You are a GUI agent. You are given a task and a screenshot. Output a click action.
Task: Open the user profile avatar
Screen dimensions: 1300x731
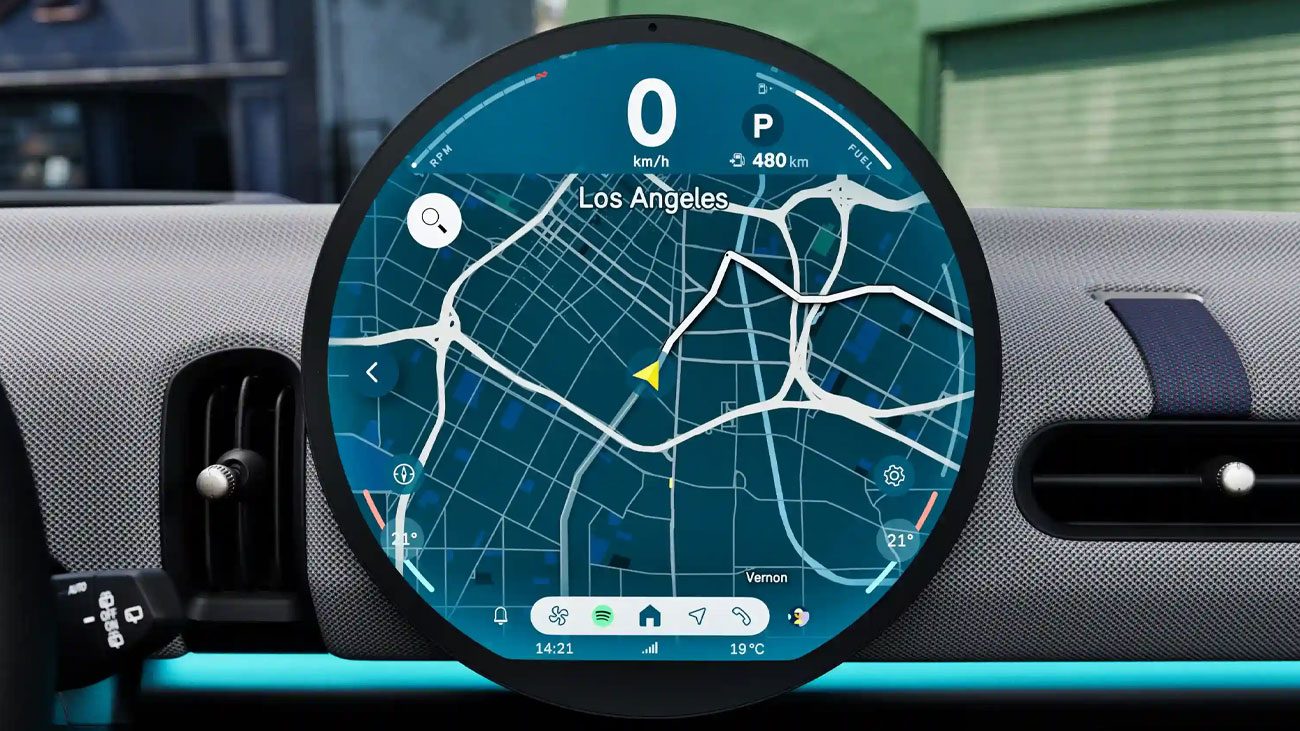pyautogui.click(x=798, y=616)
